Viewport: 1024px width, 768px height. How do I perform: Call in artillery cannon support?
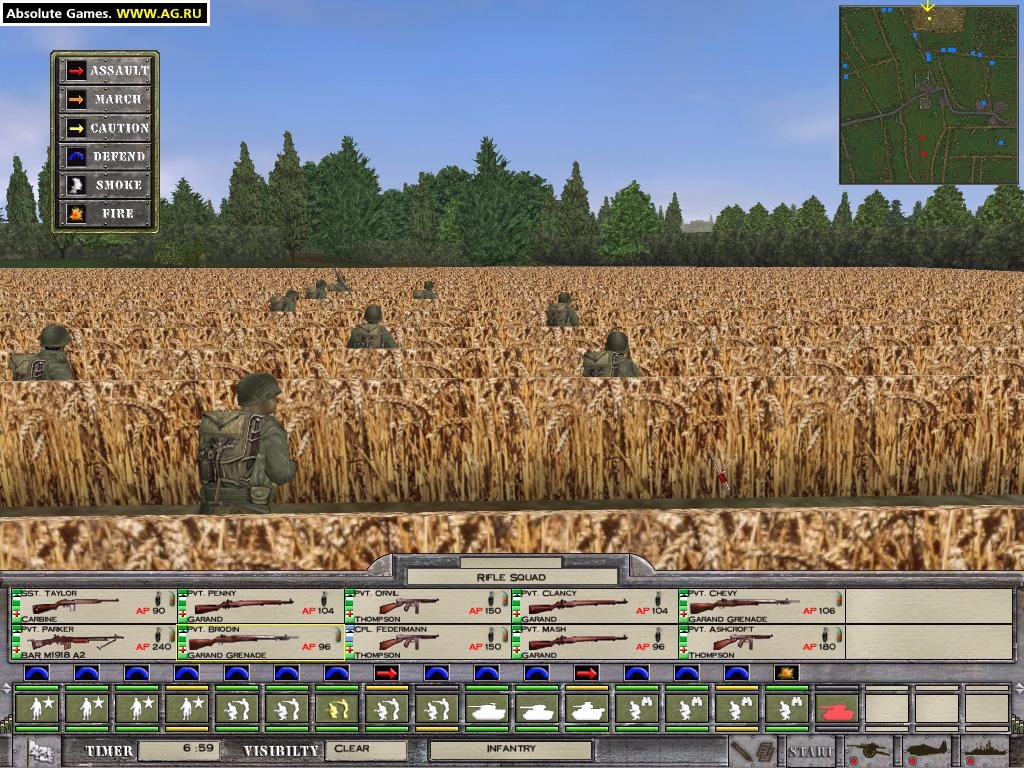click(870, 750)
